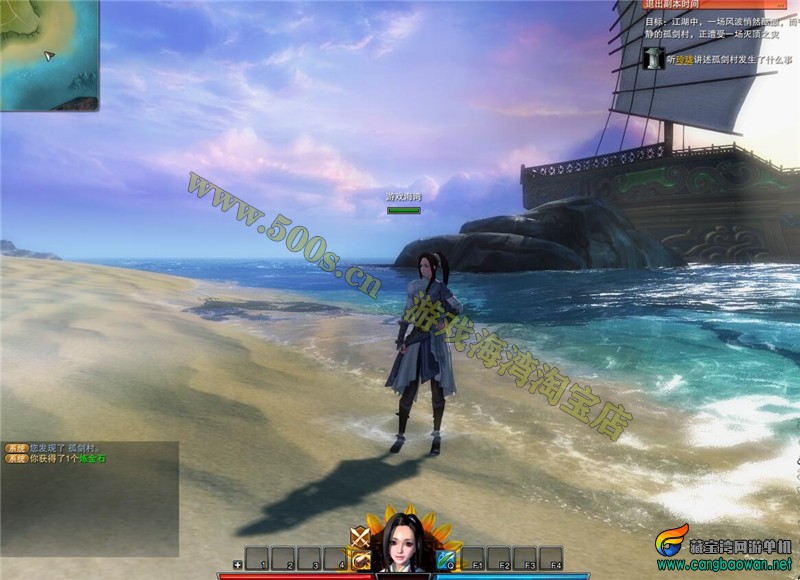Select hotbar slot labeled F4
The width and height of the screenshot is (800, 580).
coord(552,557)
